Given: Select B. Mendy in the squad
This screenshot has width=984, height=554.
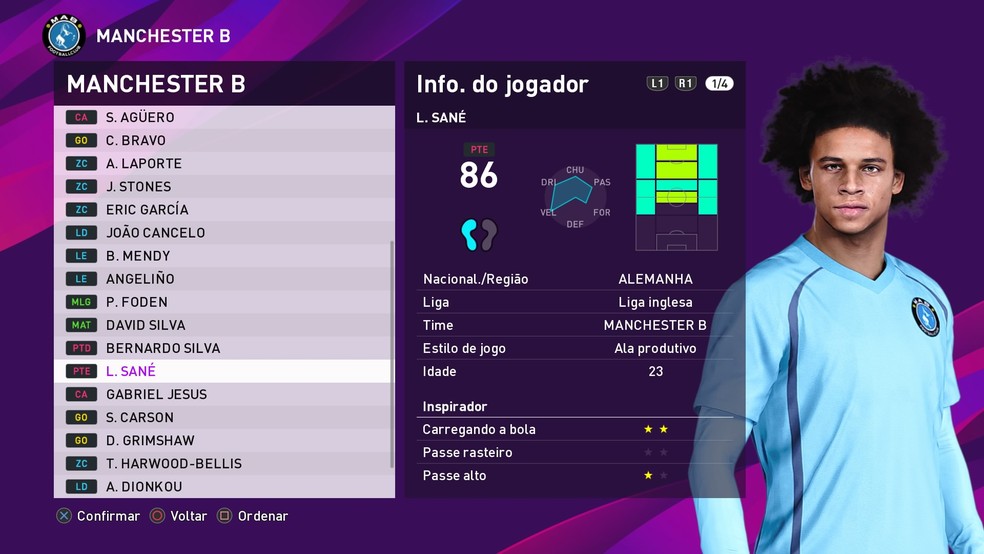Looking at the screenshot, I should 224,255.
